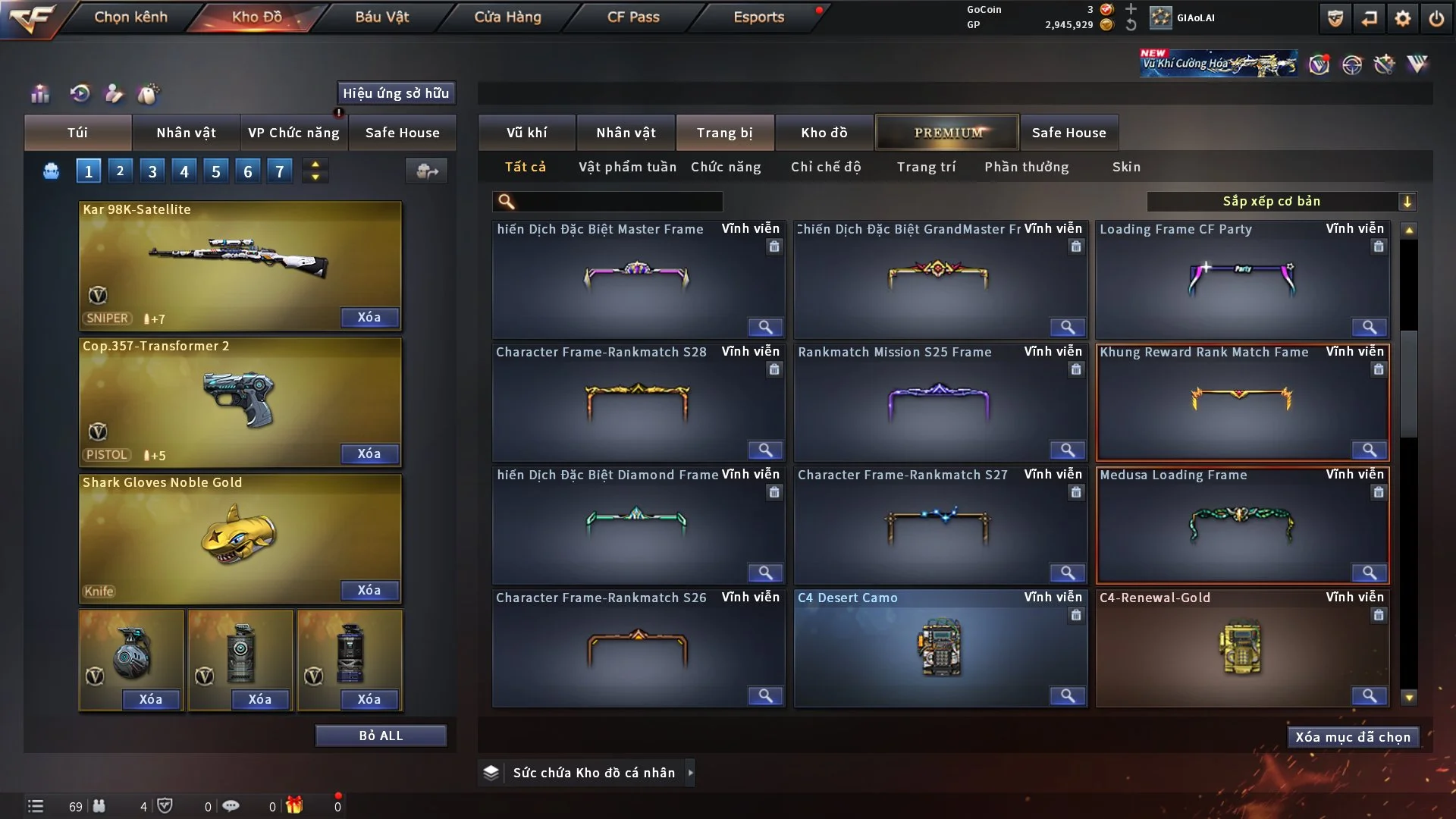Select bag number 3
1456x819 pixels.
(x=152, y=171)
